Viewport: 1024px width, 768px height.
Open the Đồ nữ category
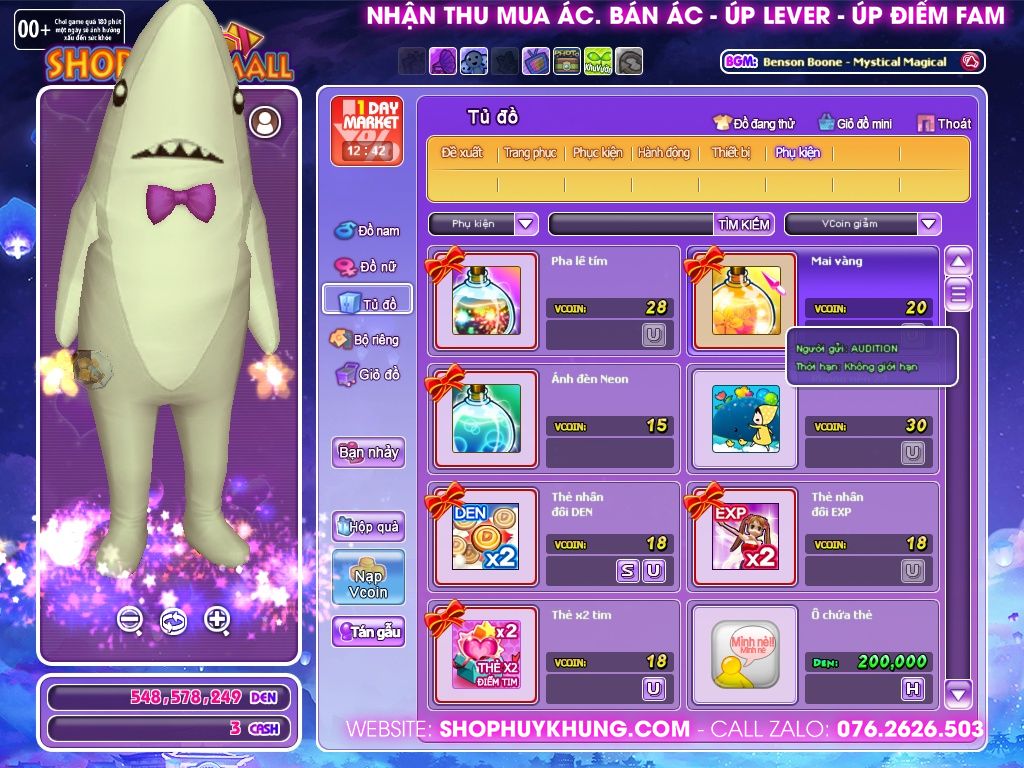[367, 267]
